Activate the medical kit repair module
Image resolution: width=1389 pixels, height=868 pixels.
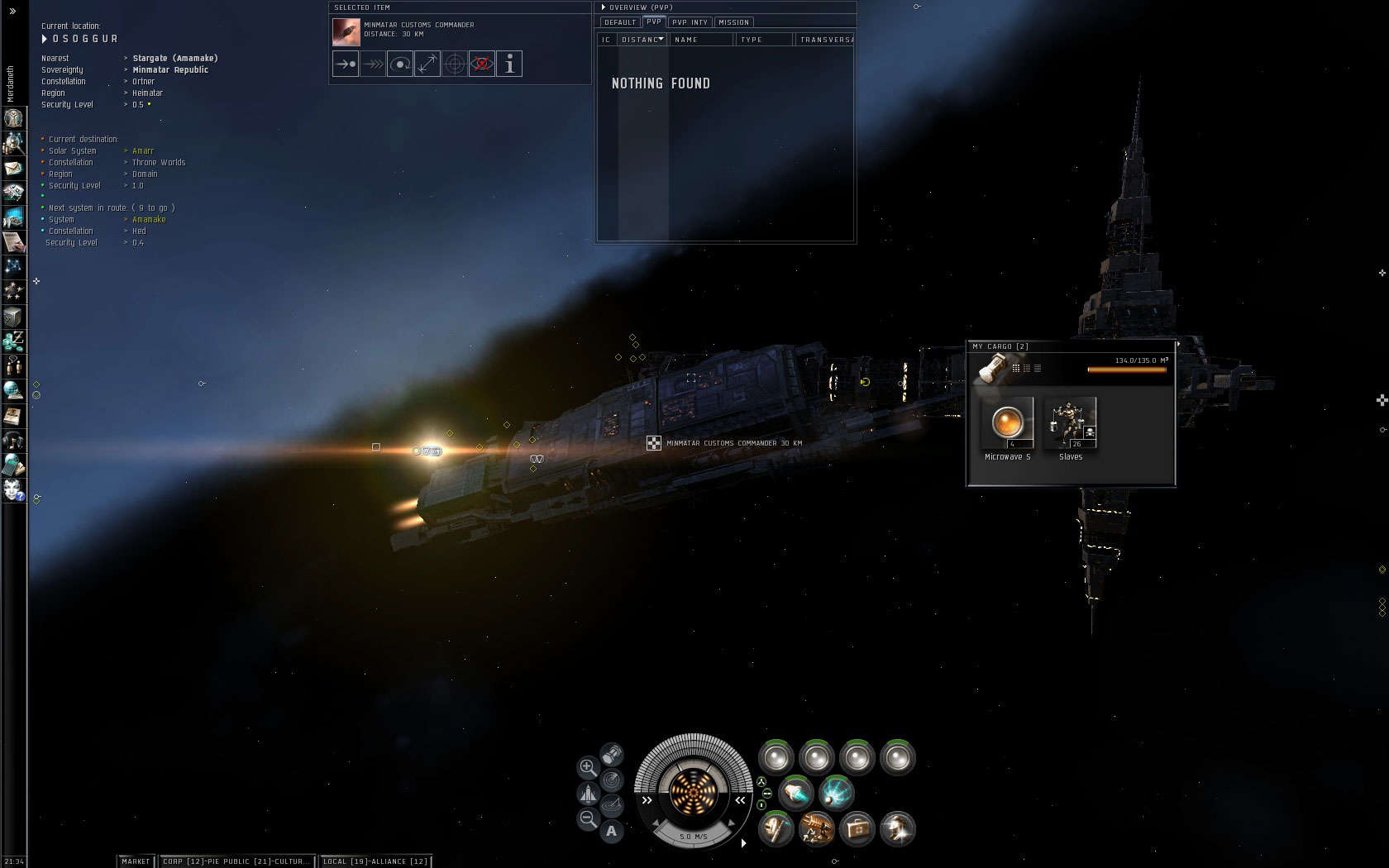857,828
